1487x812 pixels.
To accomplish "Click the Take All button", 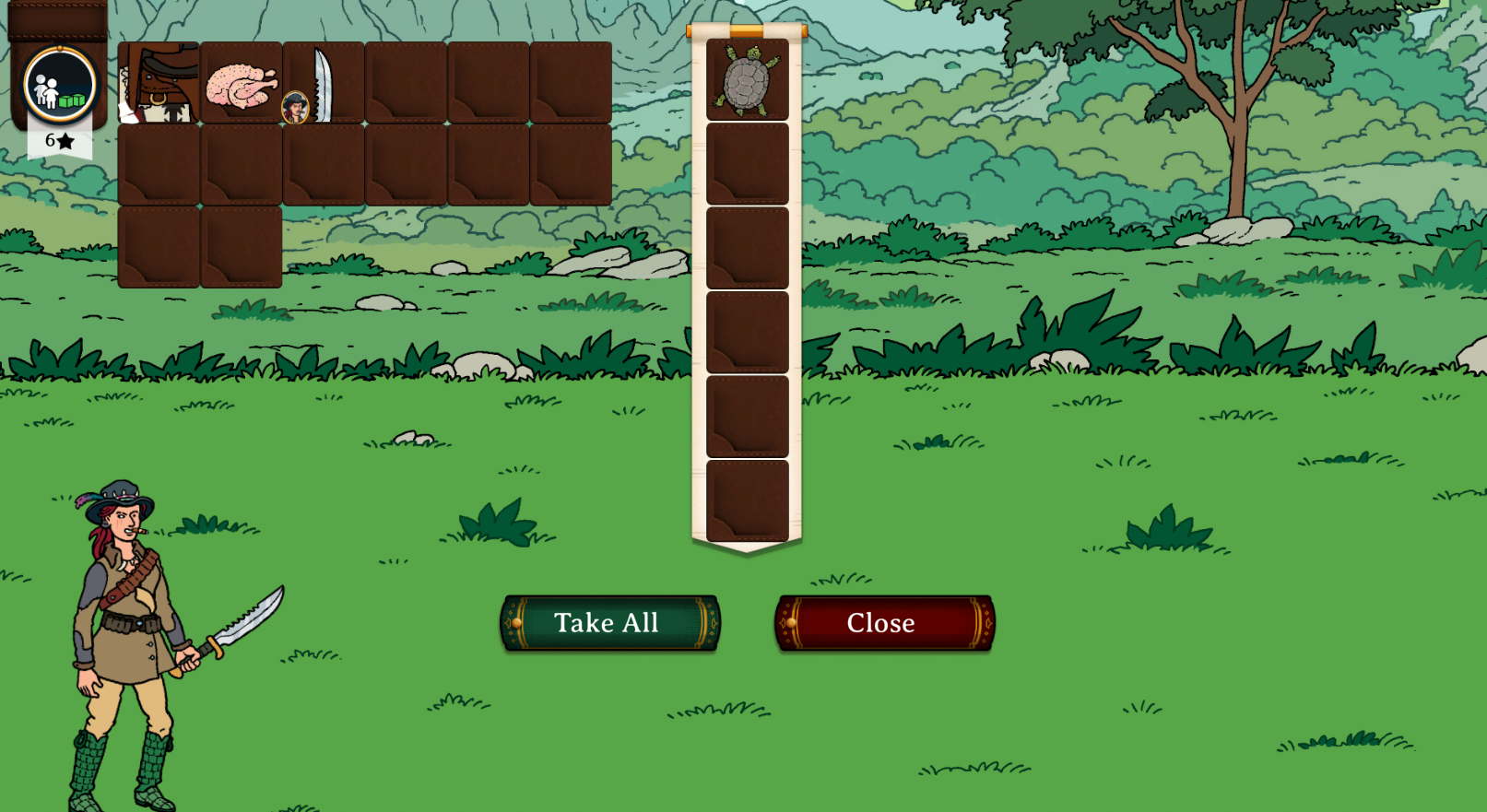I will [609, 623].
